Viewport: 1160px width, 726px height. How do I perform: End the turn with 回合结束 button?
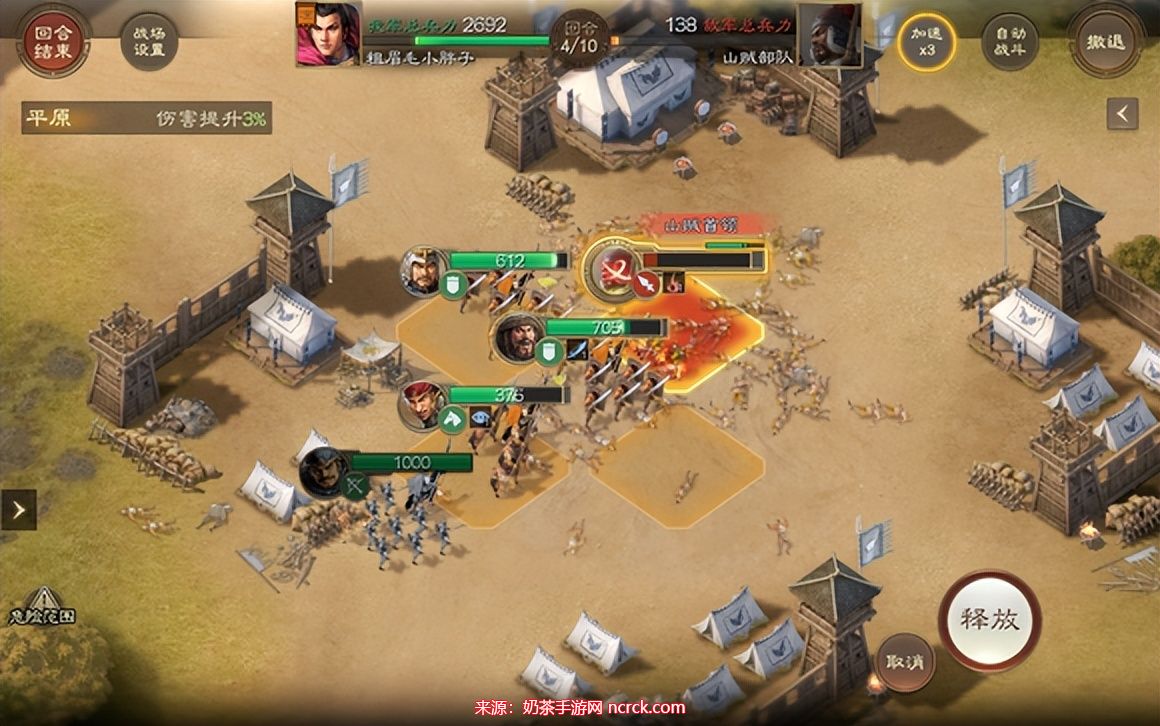click(x=52, y=41)
